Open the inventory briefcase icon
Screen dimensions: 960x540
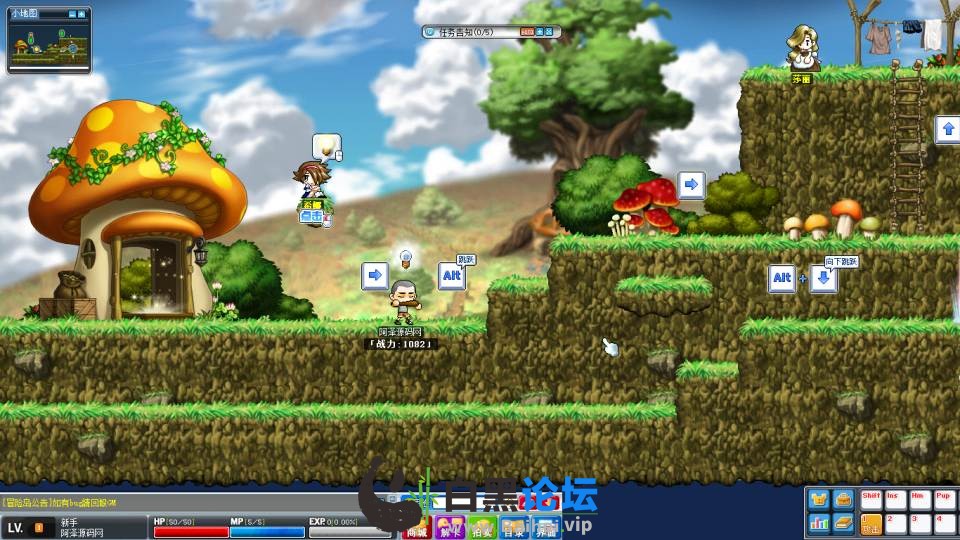[x=843, y=499]
